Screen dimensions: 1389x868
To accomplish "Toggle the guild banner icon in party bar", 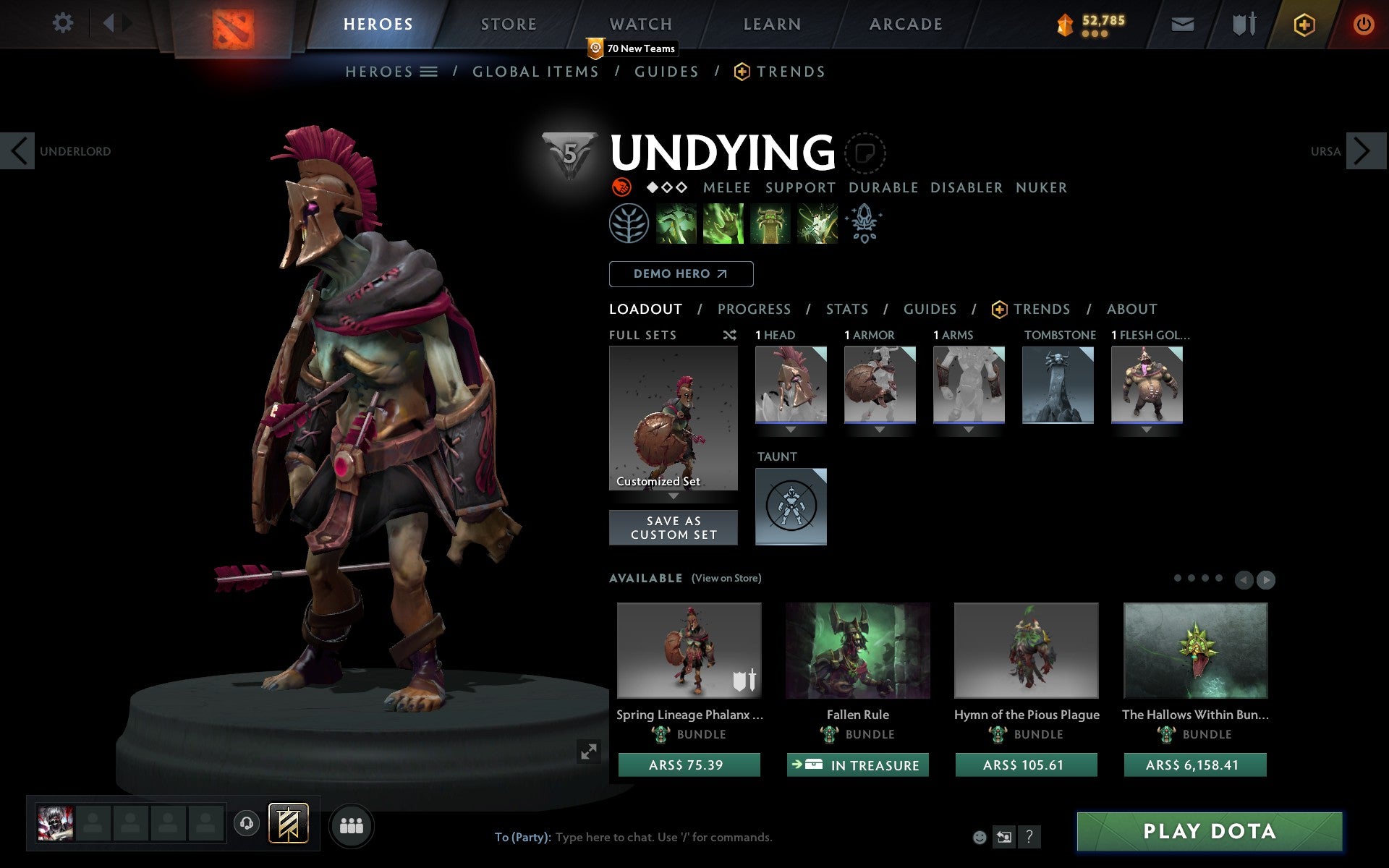I will (x=287, y=825).
